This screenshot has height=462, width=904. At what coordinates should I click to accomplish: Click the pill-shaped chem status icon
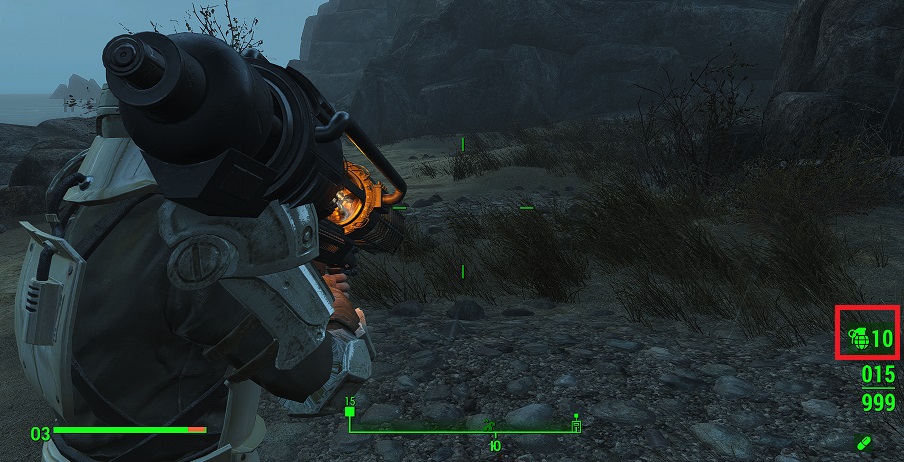863,441
